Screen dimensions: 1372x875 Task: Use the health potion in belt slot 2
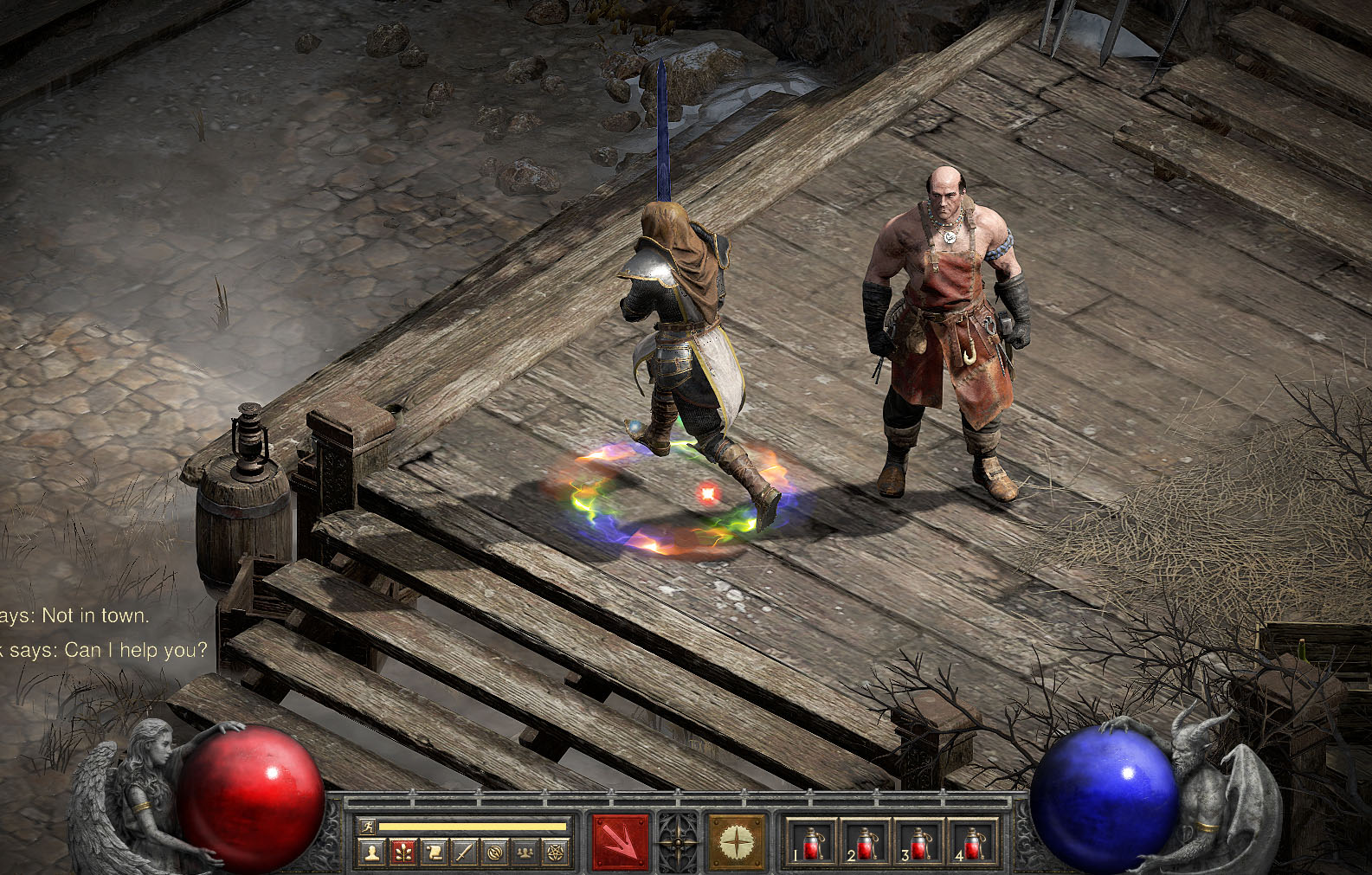pyautogui.click(x=866, y=842)
